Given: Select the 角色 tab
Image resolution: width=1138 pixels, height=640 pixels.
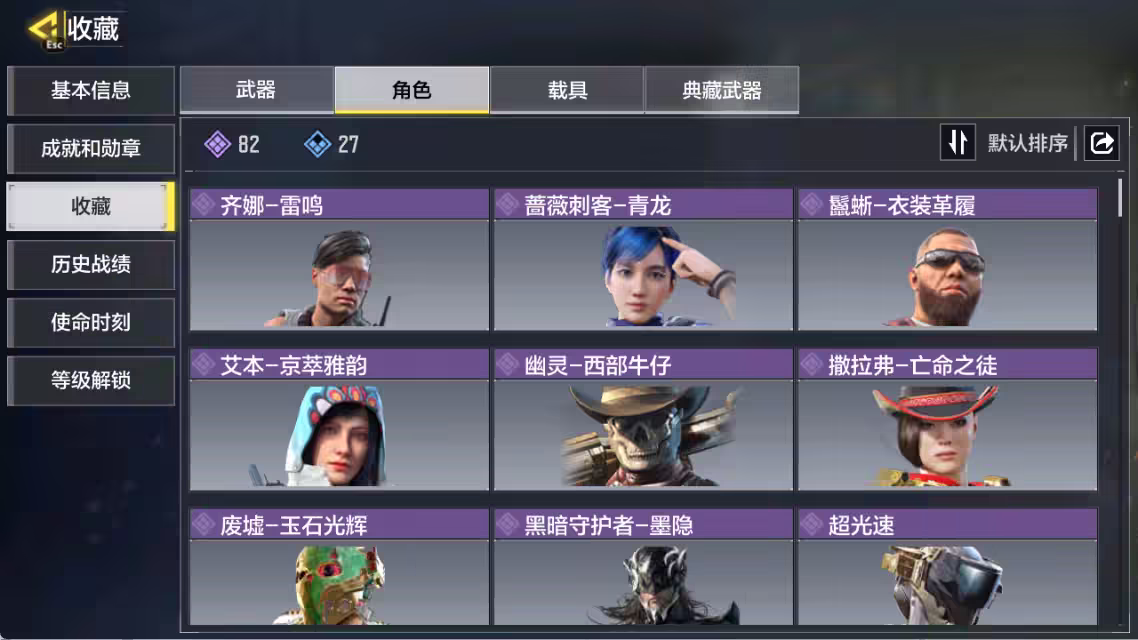Looking at the screenshot, I should click(x=412, y=91).
